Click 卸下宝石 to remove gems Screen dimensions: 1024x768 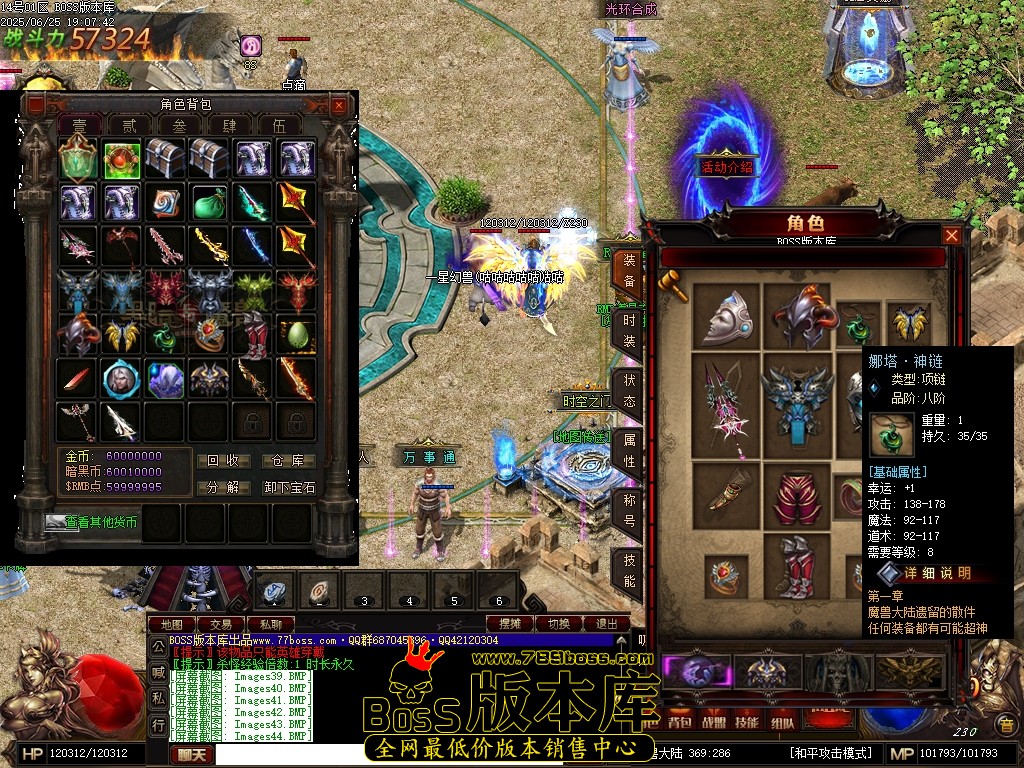[x=289, y=487]
